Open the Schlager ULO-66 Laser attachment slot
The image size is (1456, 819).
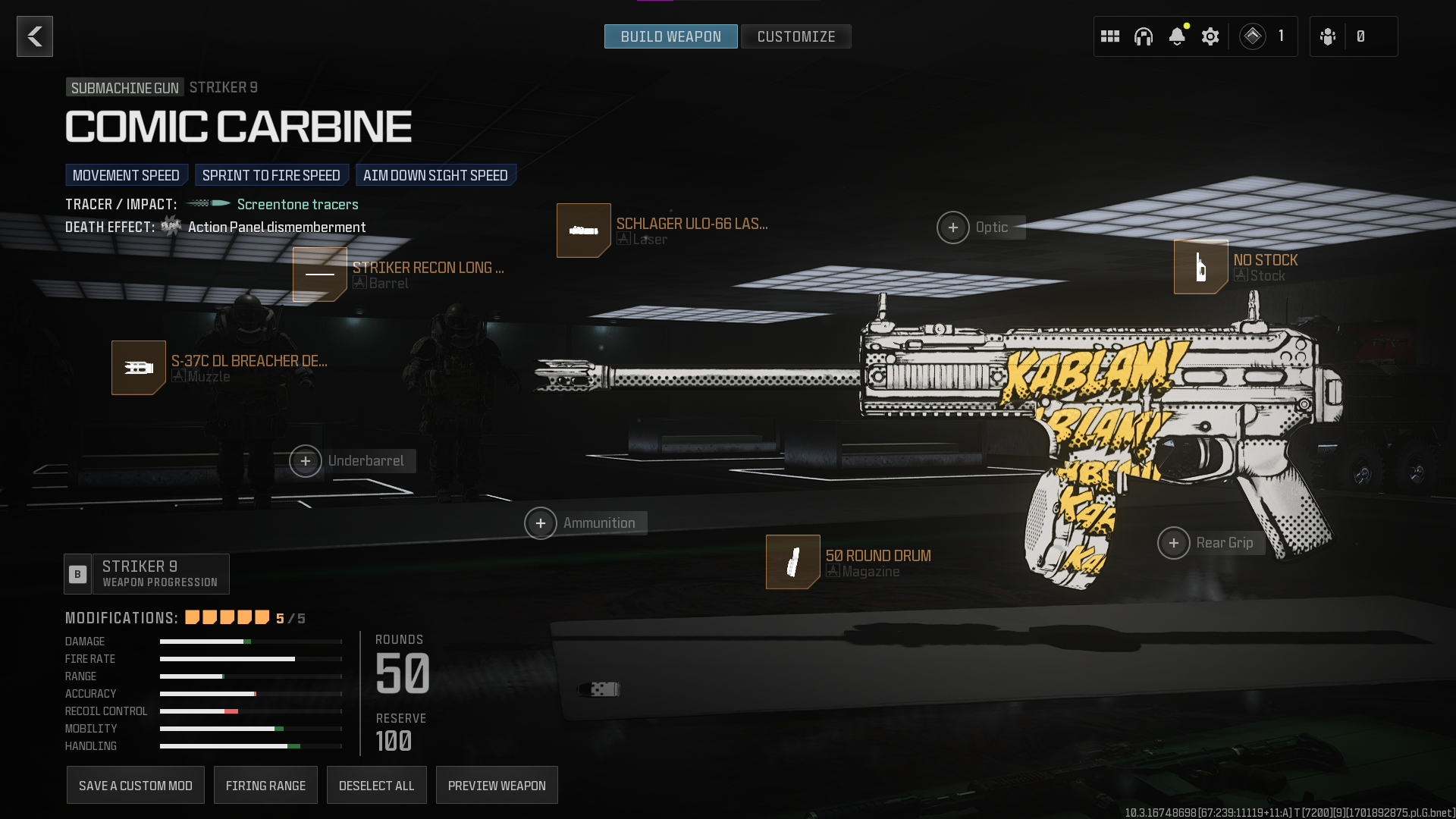point(584,231)
